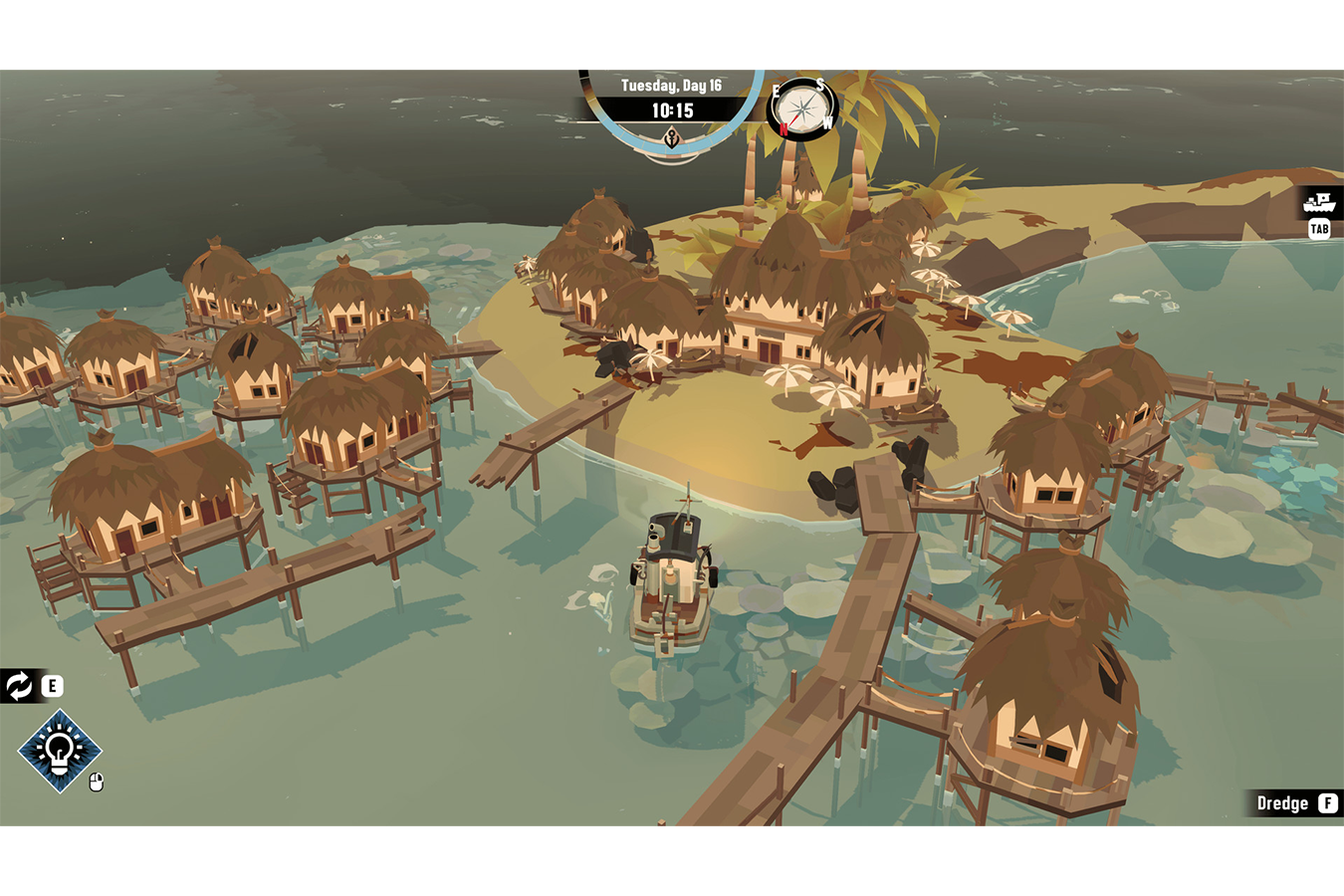
Task: Click the compass dial
Action: coord(803,107)
